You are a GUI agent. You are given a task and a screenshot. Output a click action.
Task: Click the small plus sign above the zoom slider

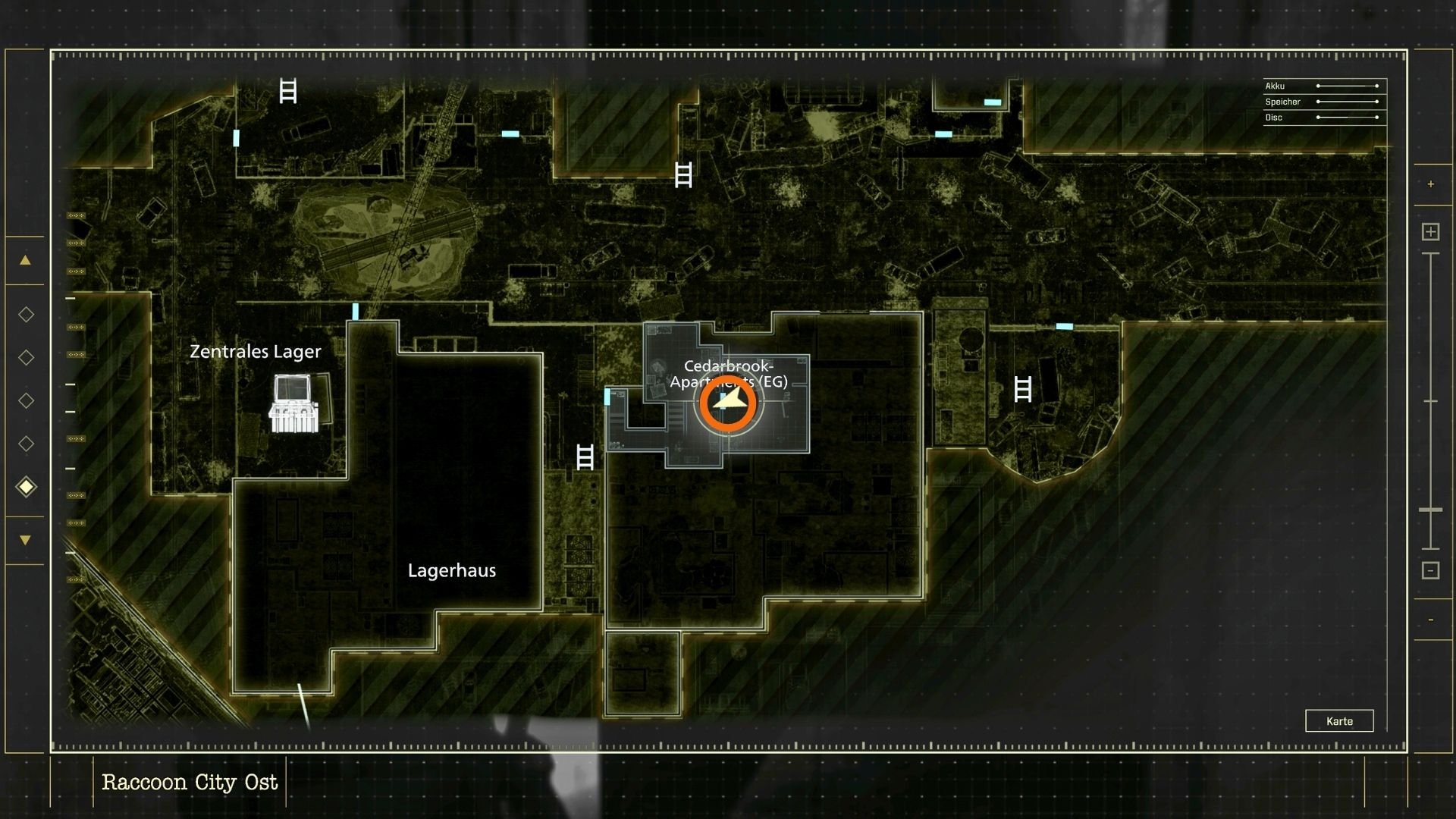click(1430, 183)
